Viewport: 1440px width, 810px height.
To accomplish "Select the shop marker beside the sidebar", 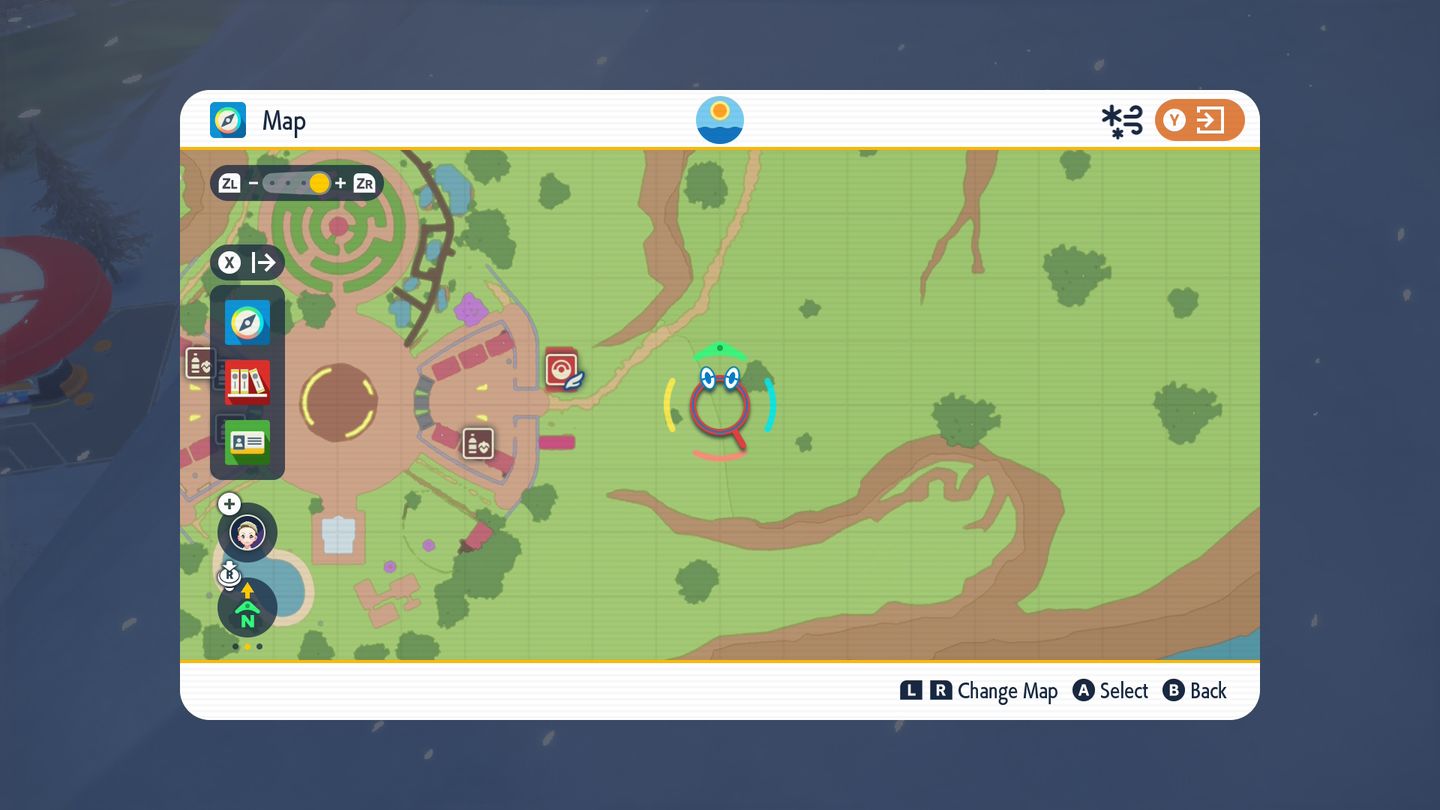I will [x=200, y=362].
